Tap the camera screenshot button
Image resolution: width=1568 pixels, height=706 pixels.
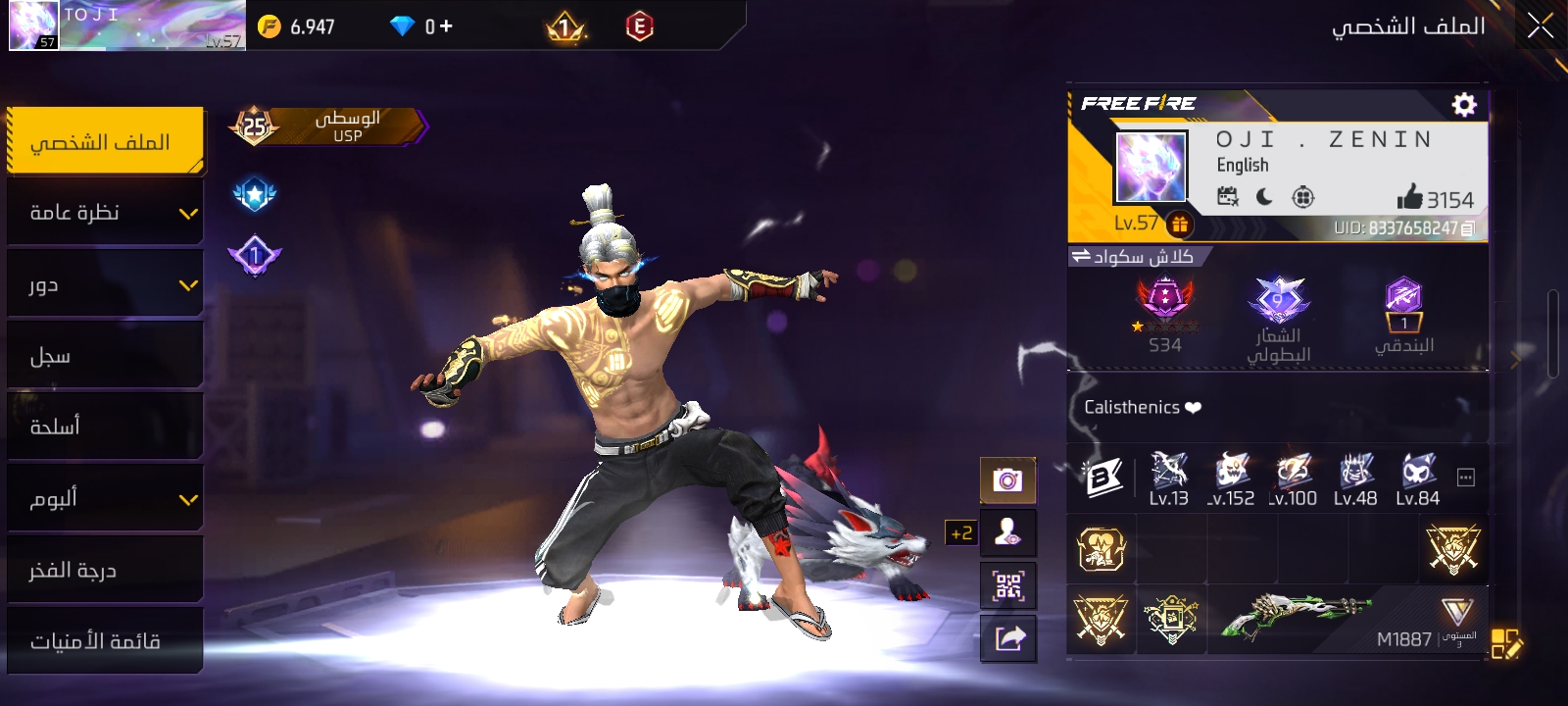pyautogui.click(x=1007, y=479)
